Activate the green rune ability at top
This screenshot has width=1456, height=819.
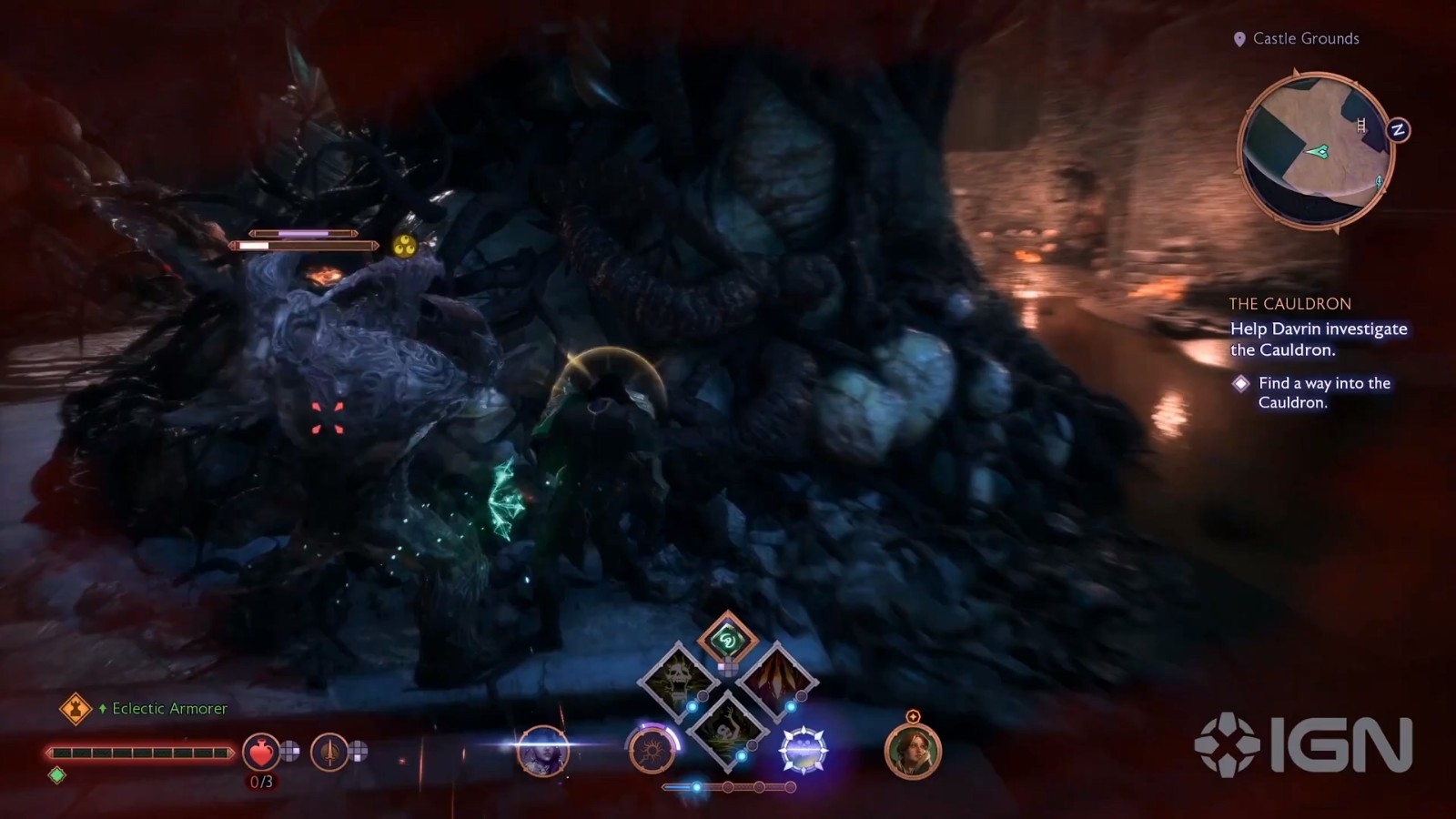coord(727,640)
